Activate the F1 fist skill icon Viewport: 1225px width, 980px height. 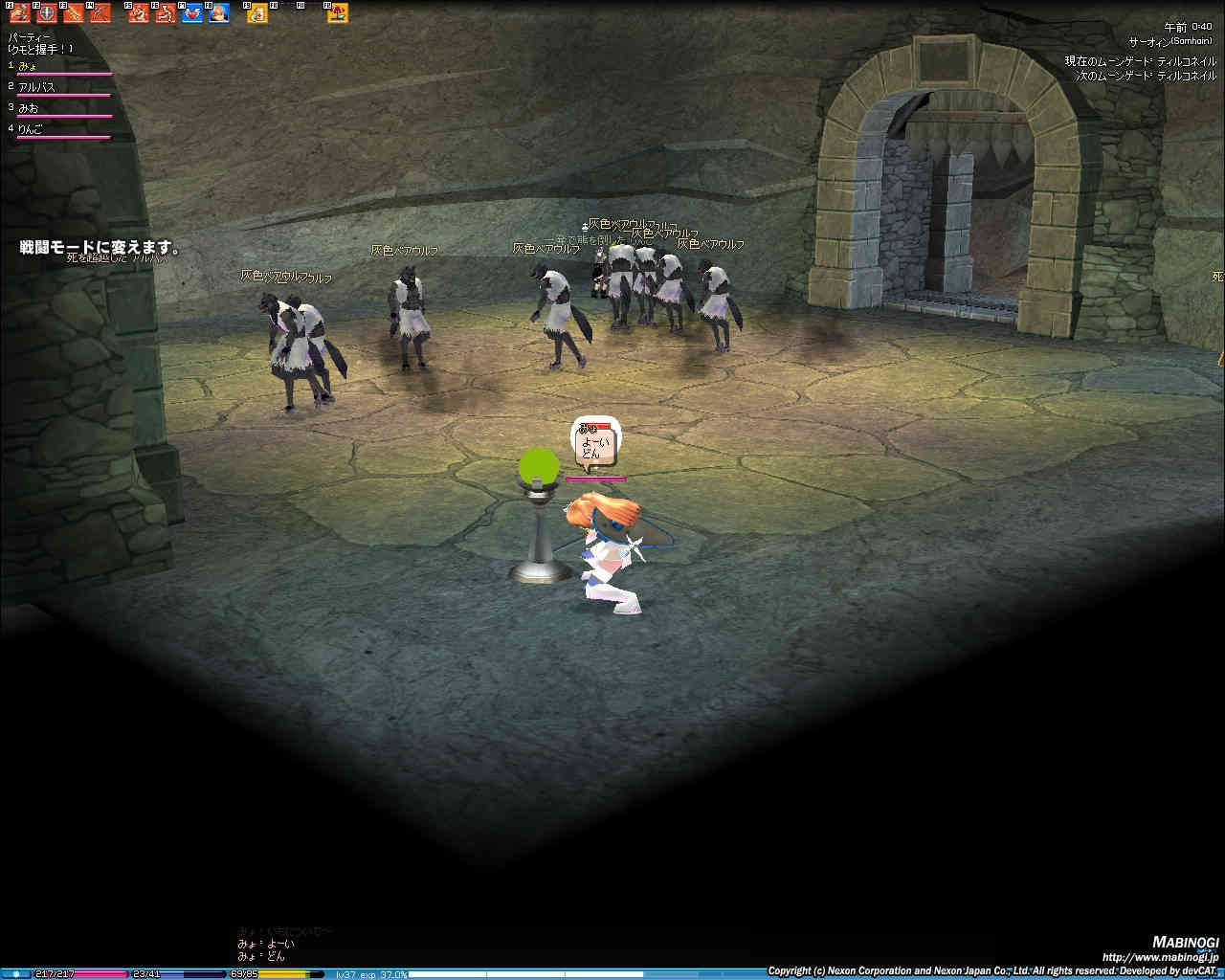pos(20,13)
